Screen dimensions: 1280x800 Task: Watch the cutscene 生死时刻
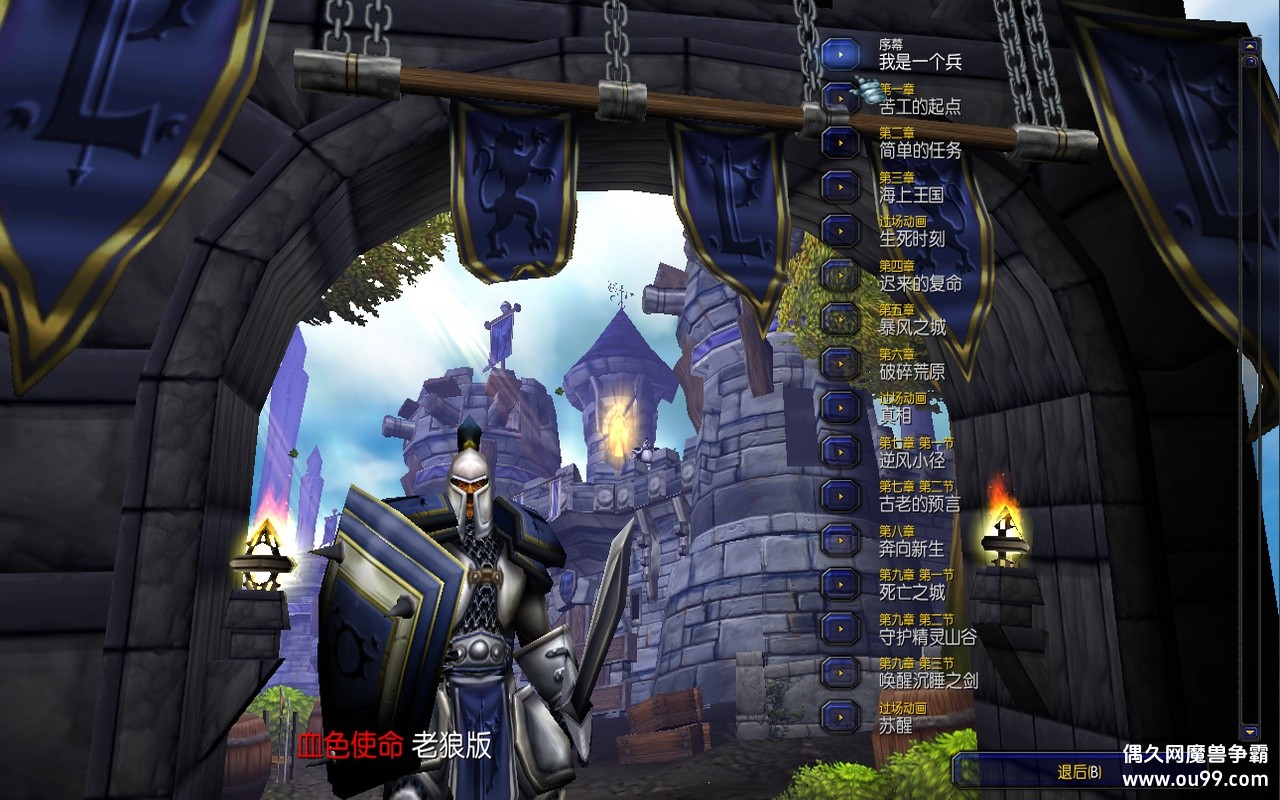(x=841, y=230)
